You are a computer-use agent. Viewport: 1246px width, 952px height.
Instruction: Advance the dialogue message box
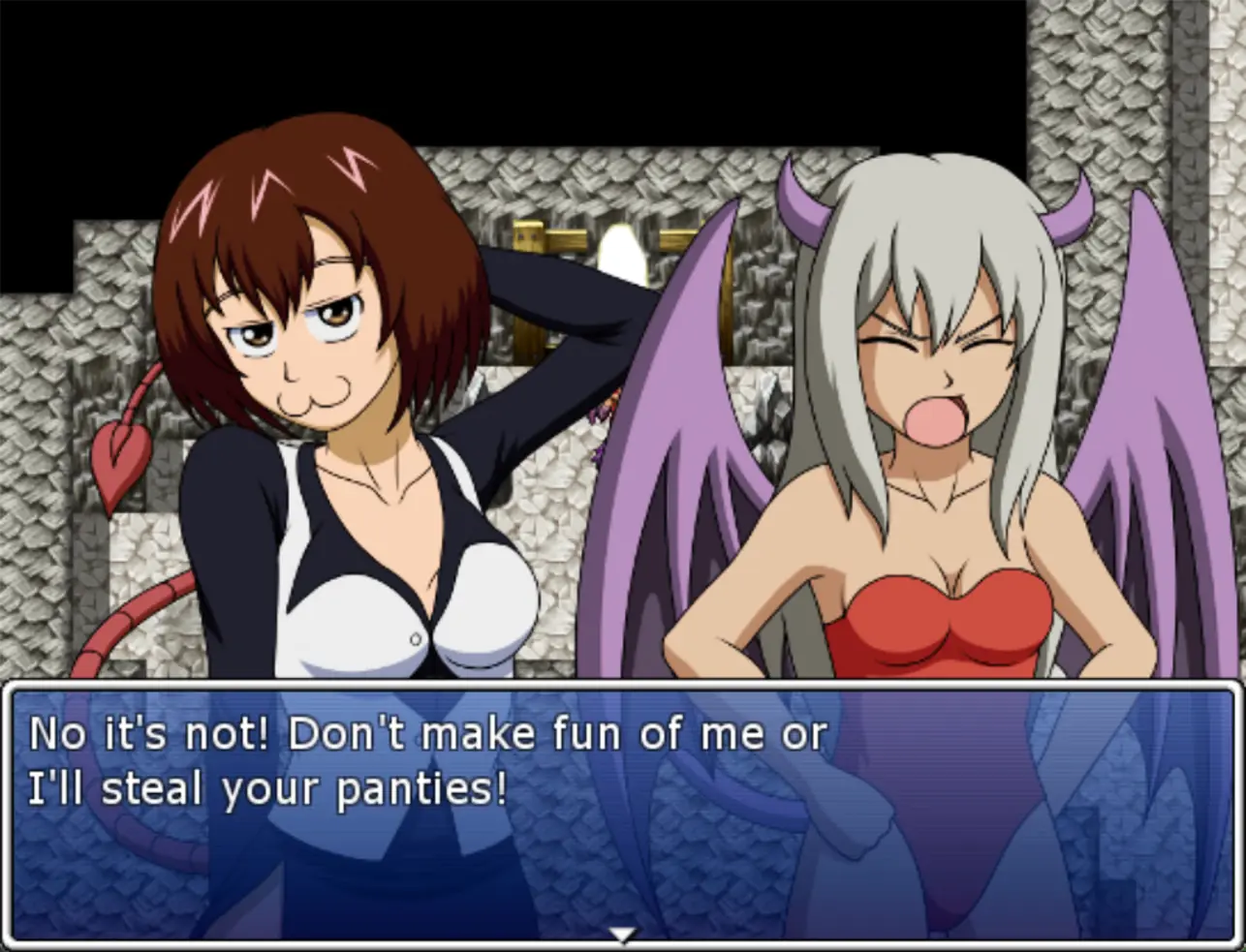coord(622,814)
